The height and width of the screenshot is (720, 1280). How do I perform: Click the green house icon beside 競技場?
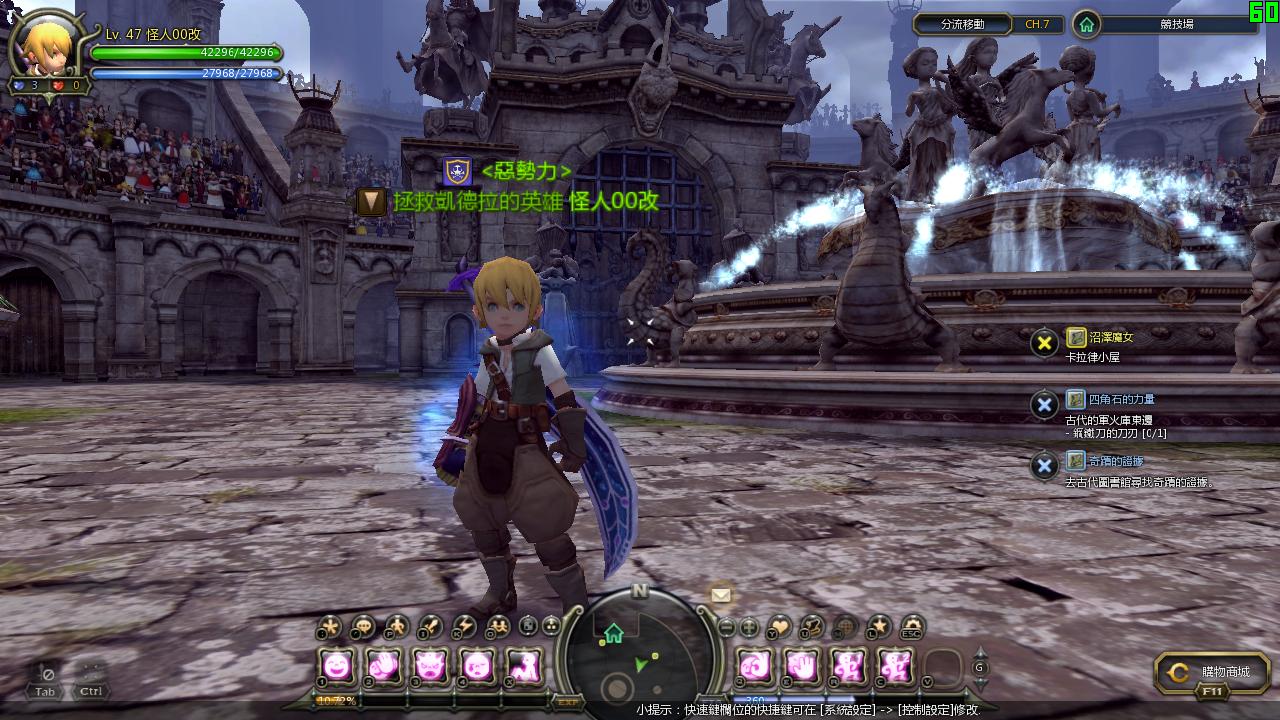point(1087,24)
